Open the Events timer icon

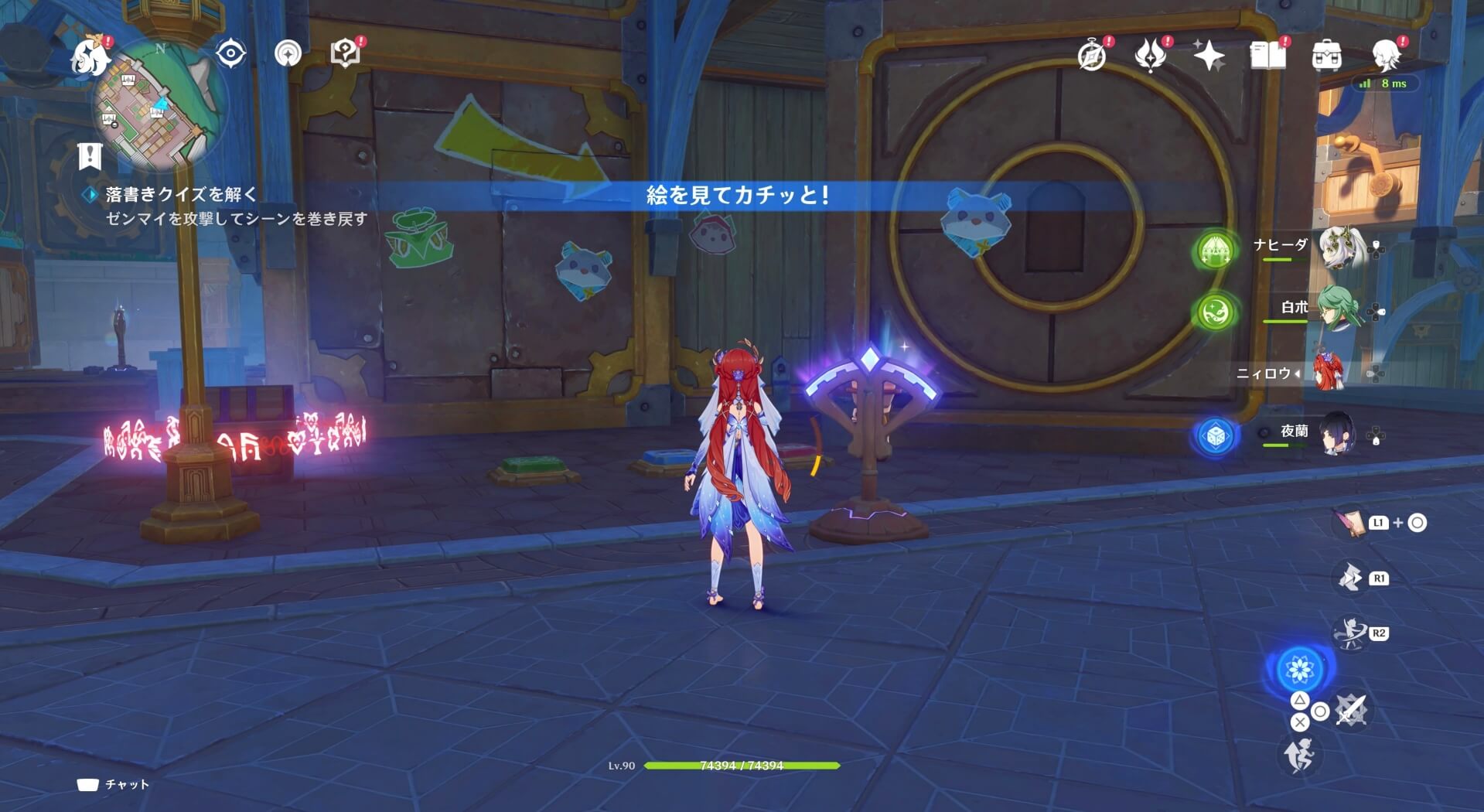tap(1090, 54)
